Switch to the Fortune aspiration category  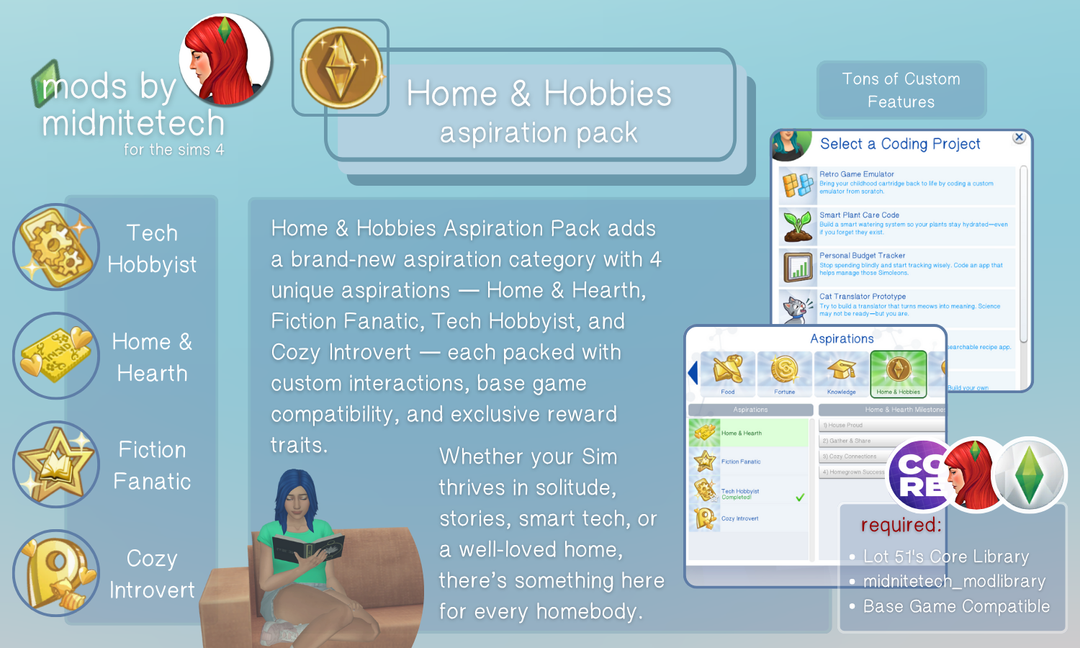[x=784, y=375]
